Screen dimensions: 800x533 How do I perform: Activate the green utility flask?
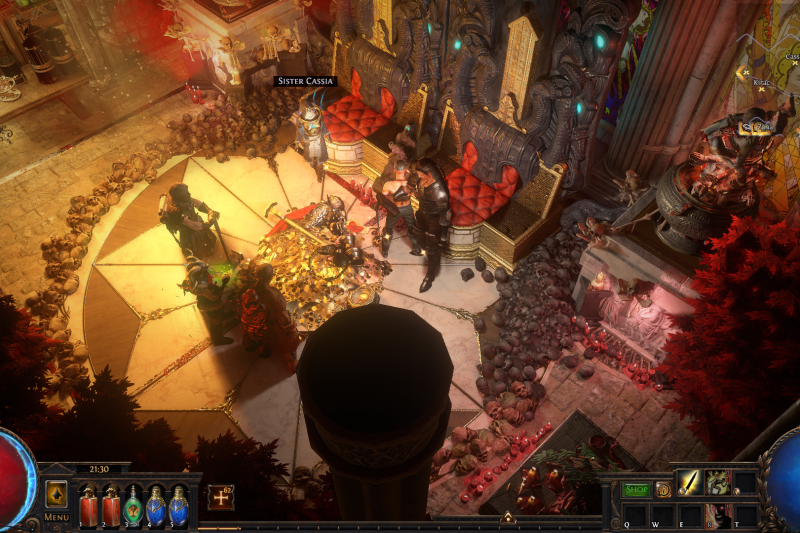tap(133, 506)
